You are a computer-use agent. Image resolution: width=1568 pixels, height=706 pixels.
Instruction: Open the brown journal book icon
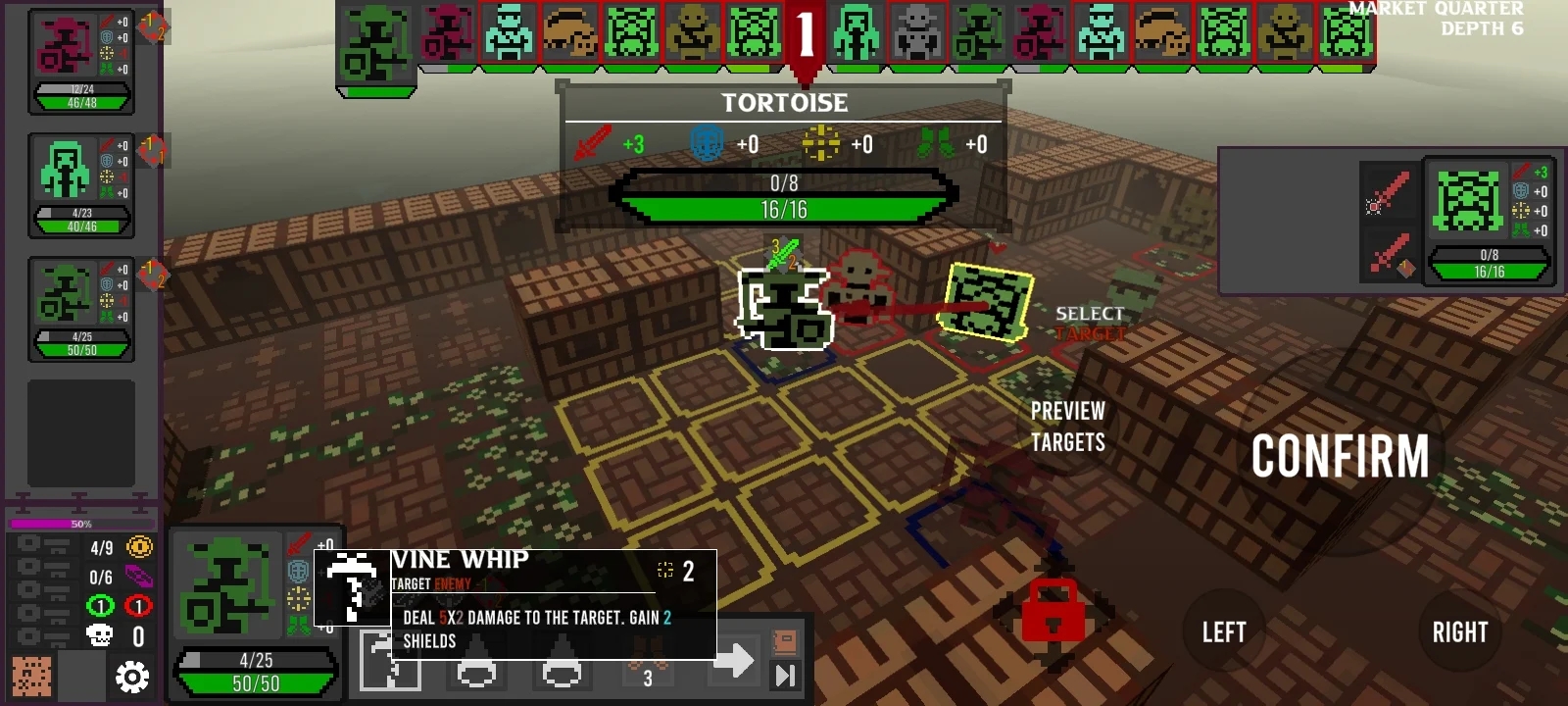785,642
